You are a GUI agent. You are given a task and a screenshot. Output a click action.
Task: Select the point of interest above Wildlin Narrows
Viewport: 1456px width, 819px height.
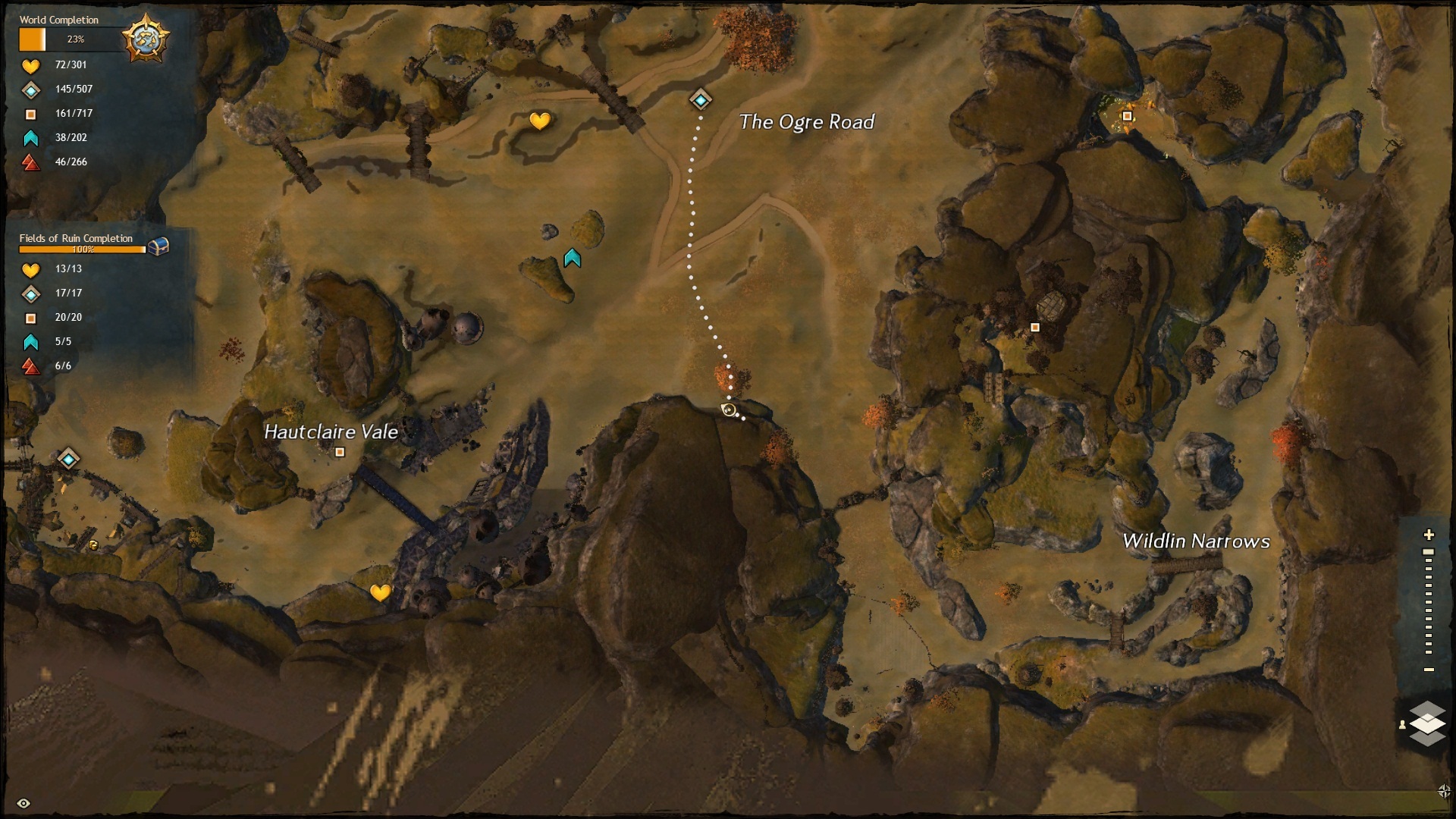1034,328
